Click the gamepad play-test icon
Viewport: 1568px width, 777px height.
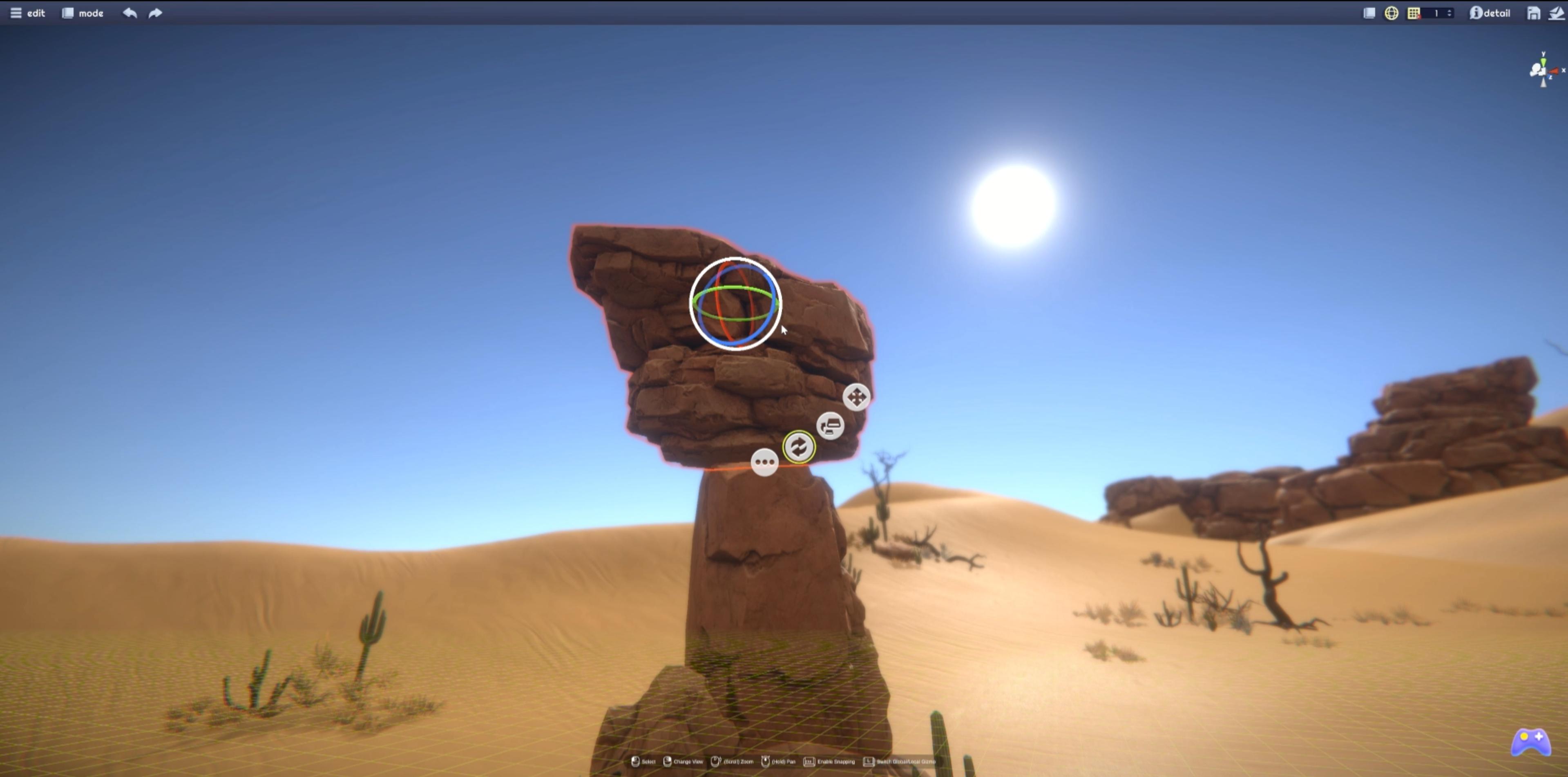click(1531, 742)
